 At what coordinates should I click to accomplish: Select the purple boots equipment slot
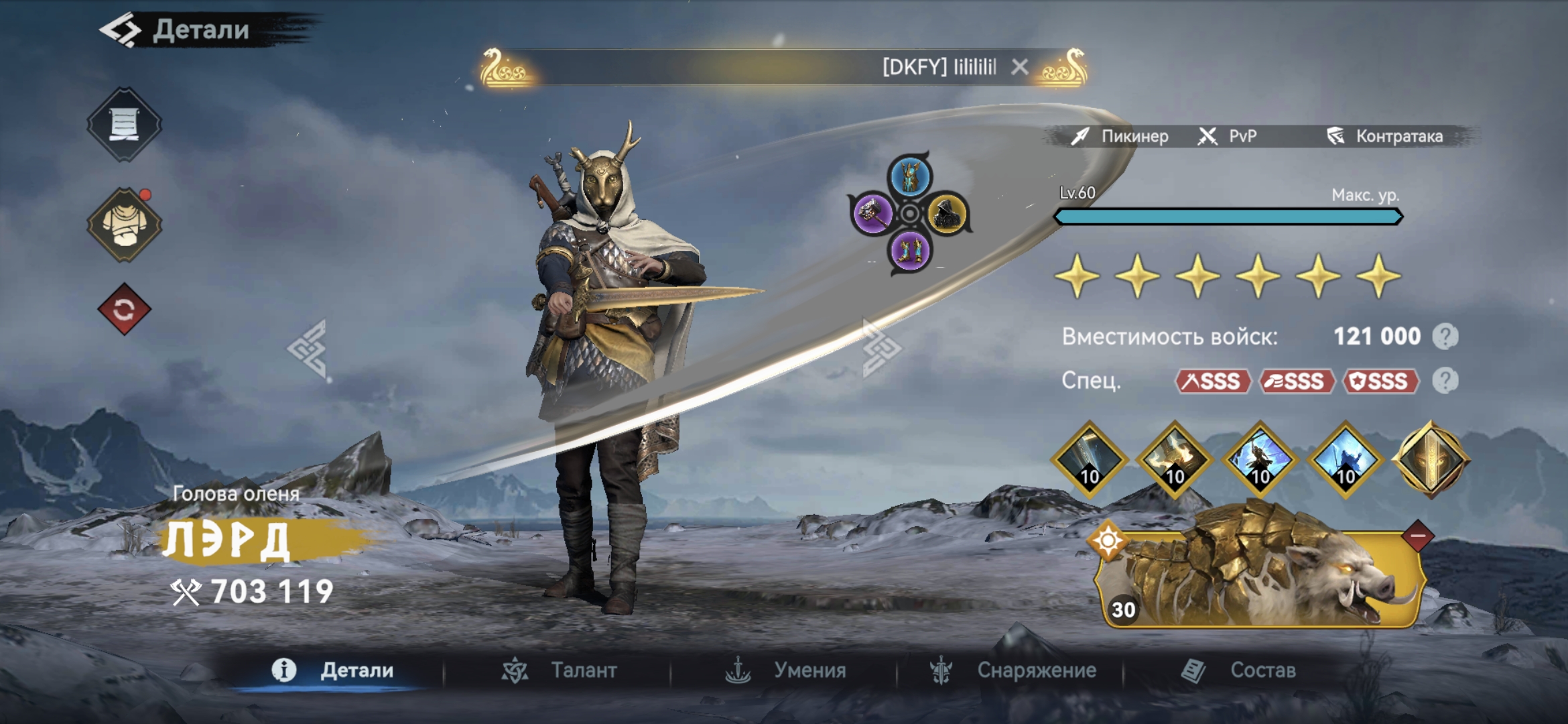pyautogui.click(x=909, y=251)
